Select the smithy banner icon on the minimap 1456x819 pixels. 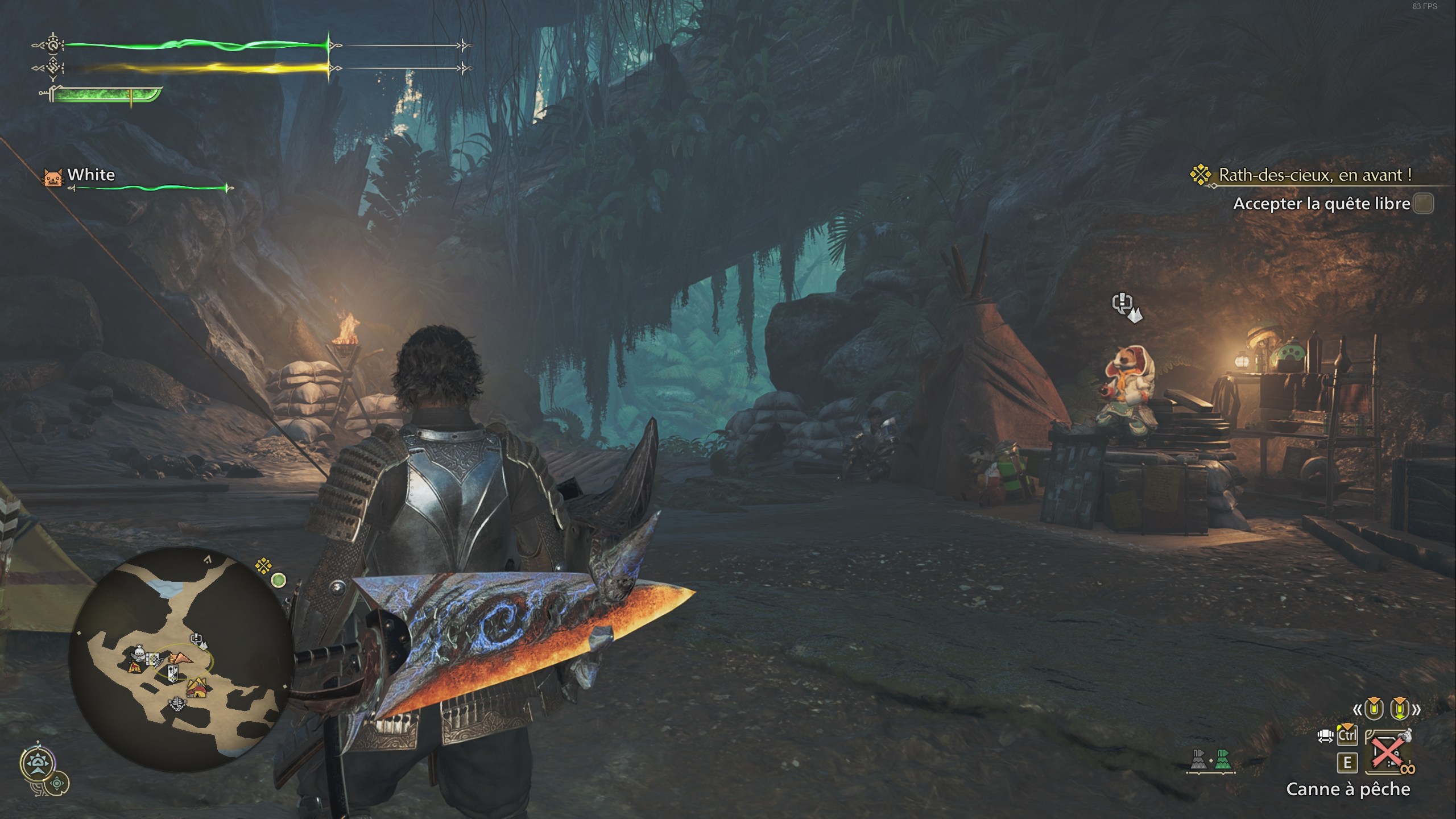(x=173, y=672)
